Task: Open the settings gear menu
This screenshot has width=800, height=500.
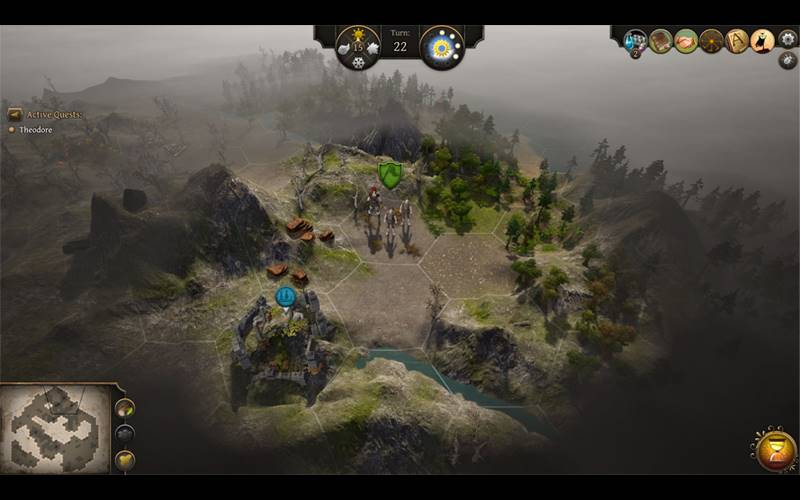Action: pos(788,39)
